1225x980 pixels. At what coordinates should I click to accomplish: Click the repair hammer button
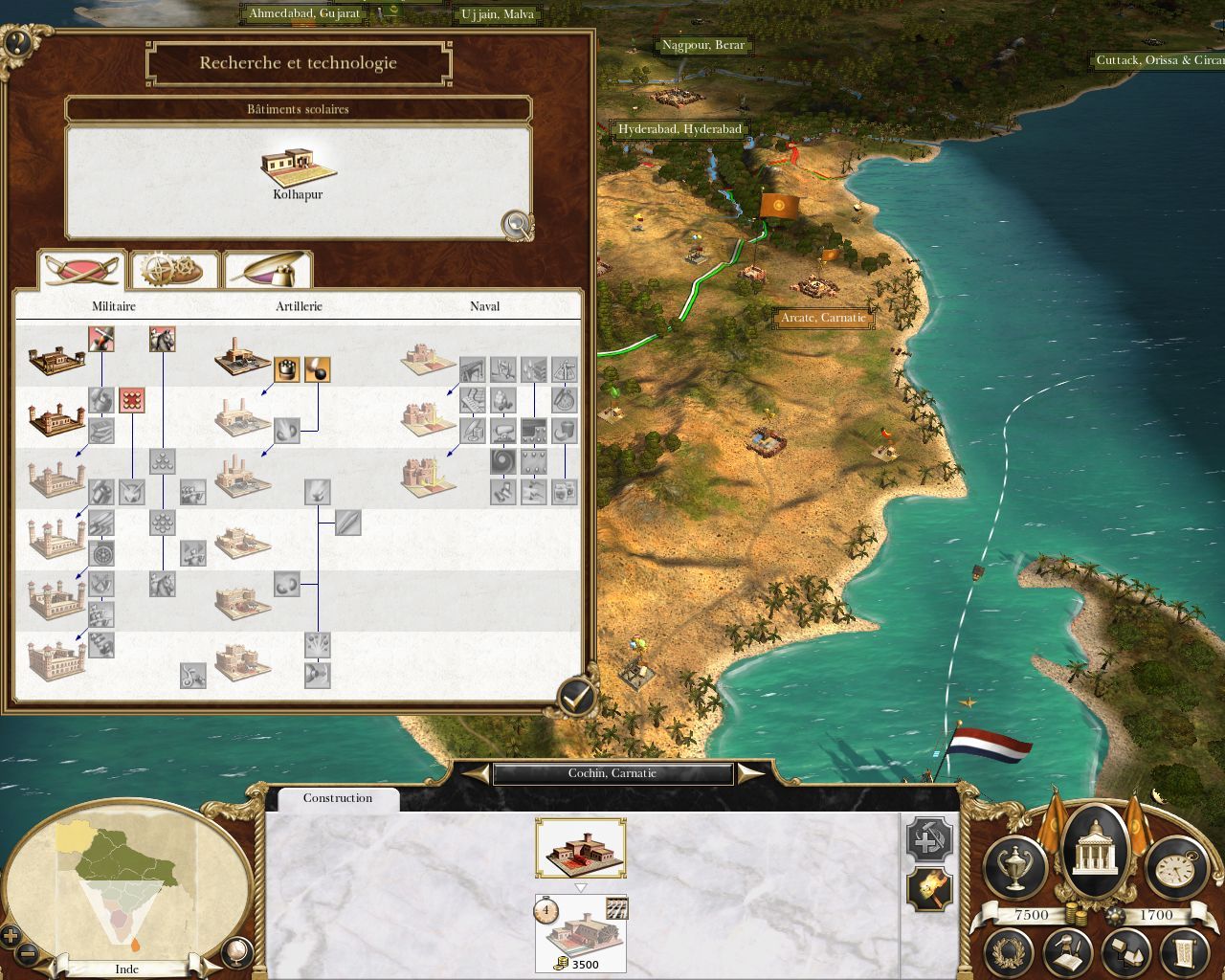click(929, 840)
